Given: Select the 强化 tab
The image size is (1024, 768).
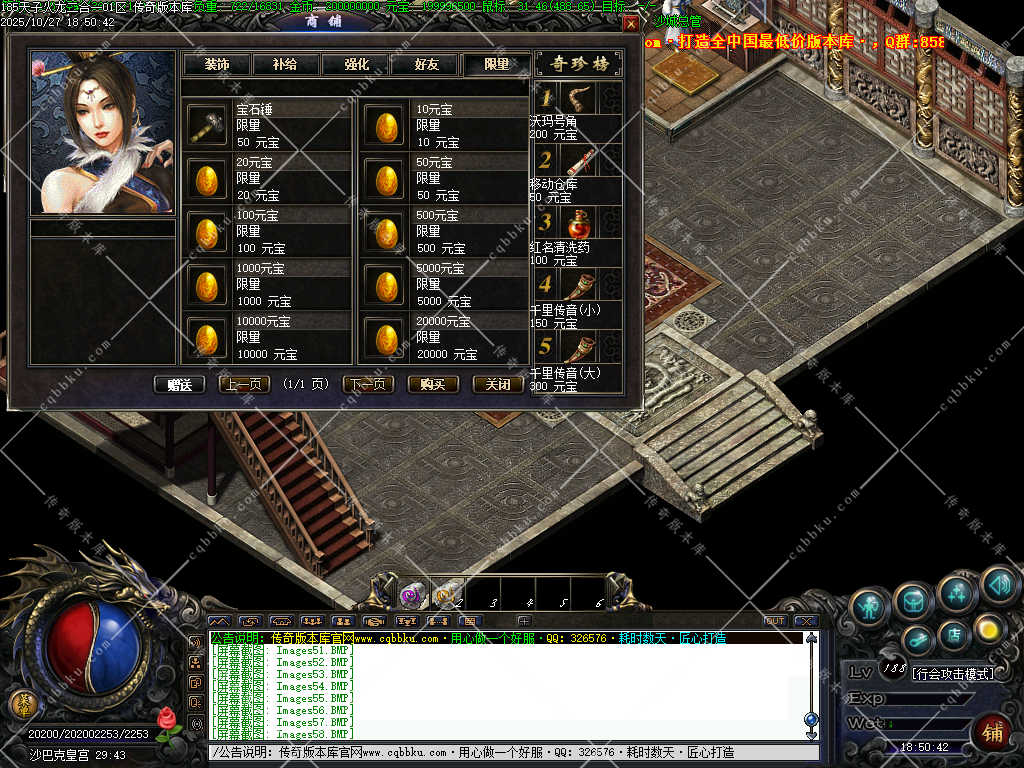Looking at the screenshot, I should tap(356, 64).
